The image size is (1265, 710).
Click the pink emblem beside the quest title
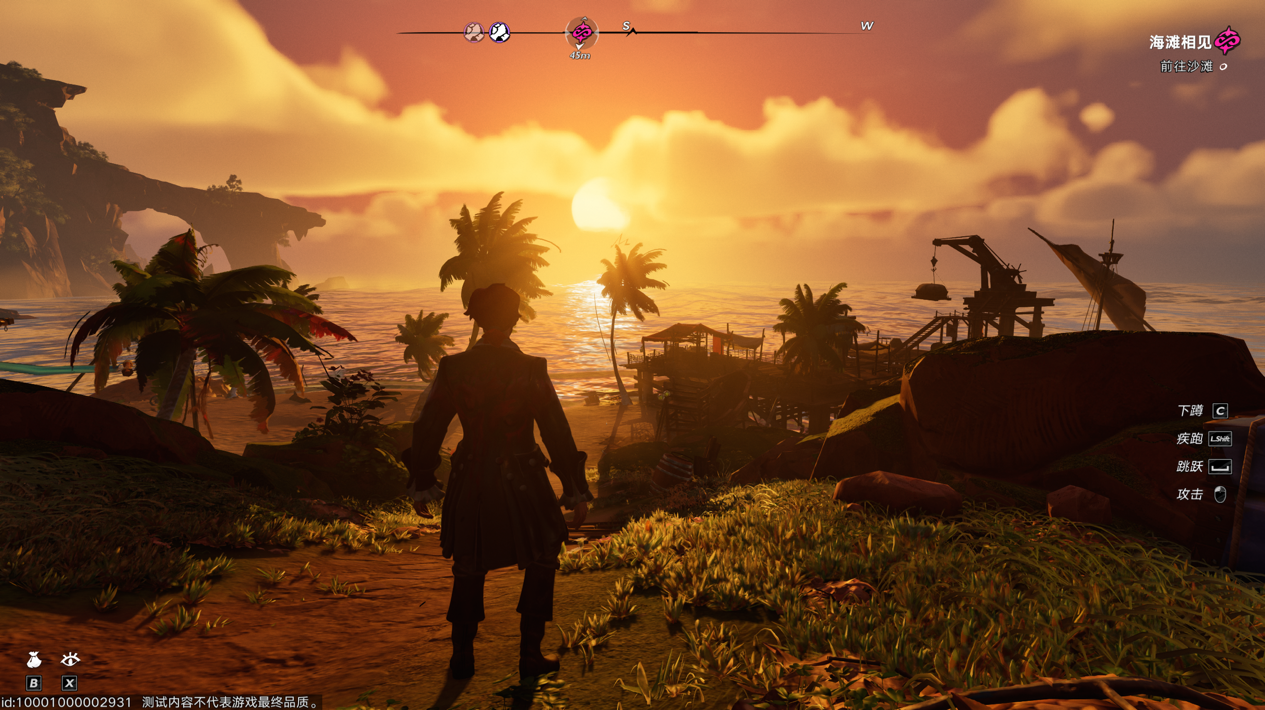(x=1228, y=41)
